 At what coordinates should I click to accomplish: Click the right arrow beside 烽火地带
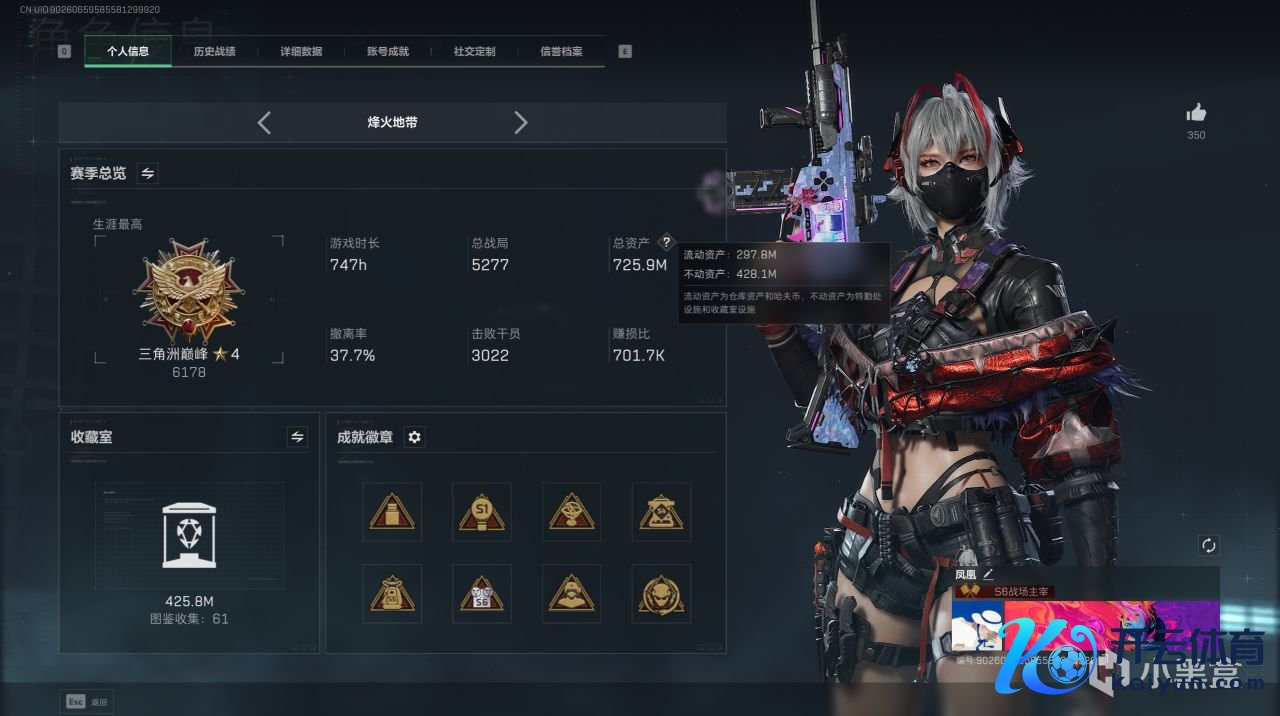coord(520,123)
